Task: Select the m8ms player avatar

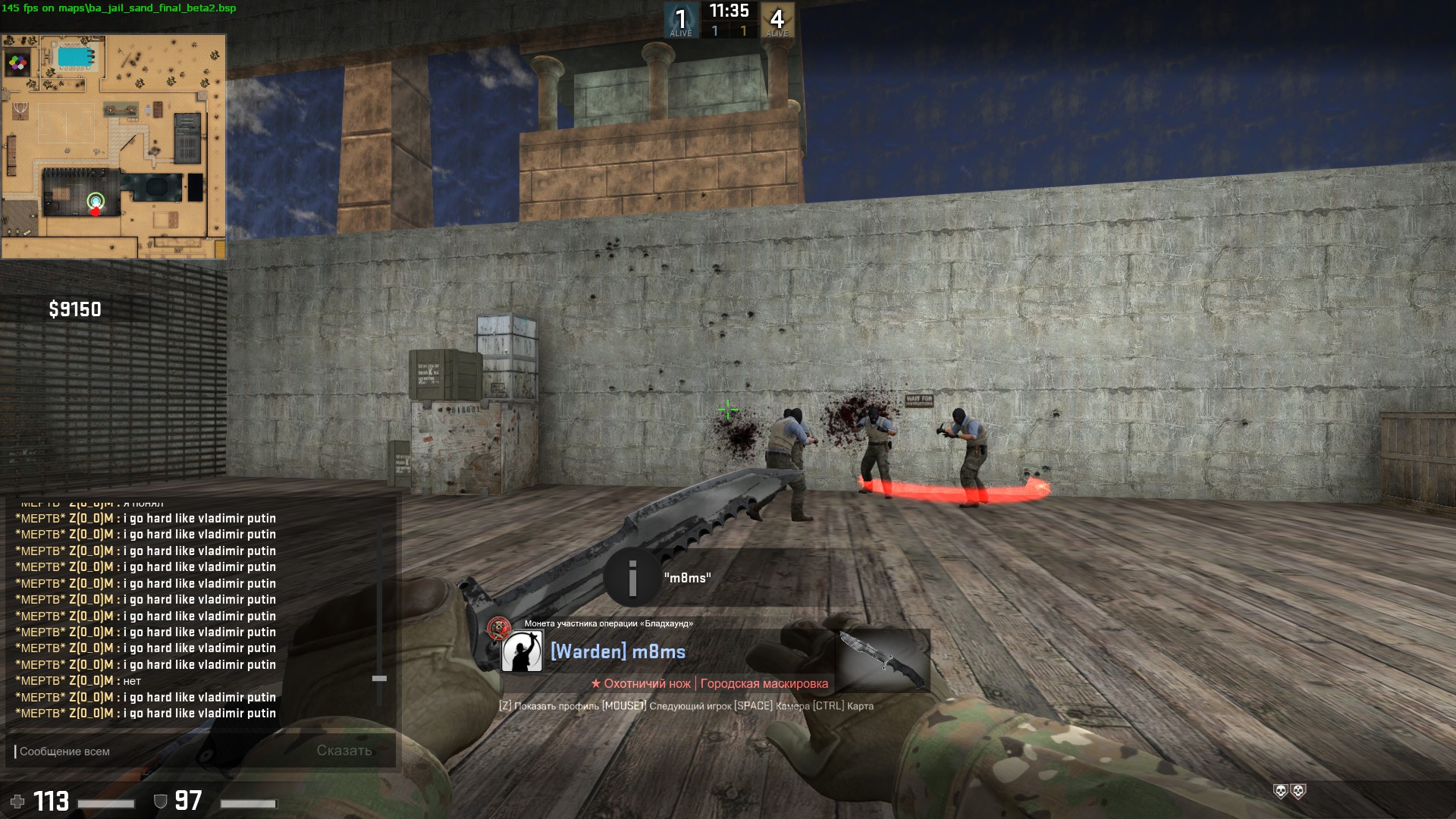Action: click(522, 651)
